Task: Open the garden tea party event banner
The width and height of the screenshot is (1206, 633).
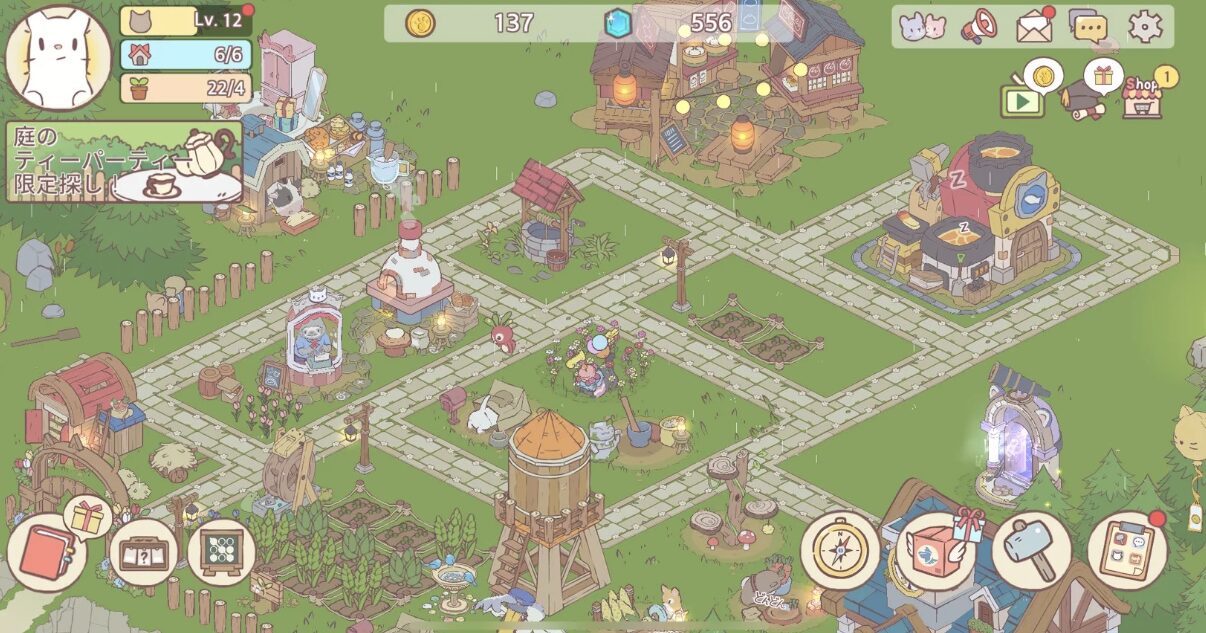Action: tap(125, 162)
